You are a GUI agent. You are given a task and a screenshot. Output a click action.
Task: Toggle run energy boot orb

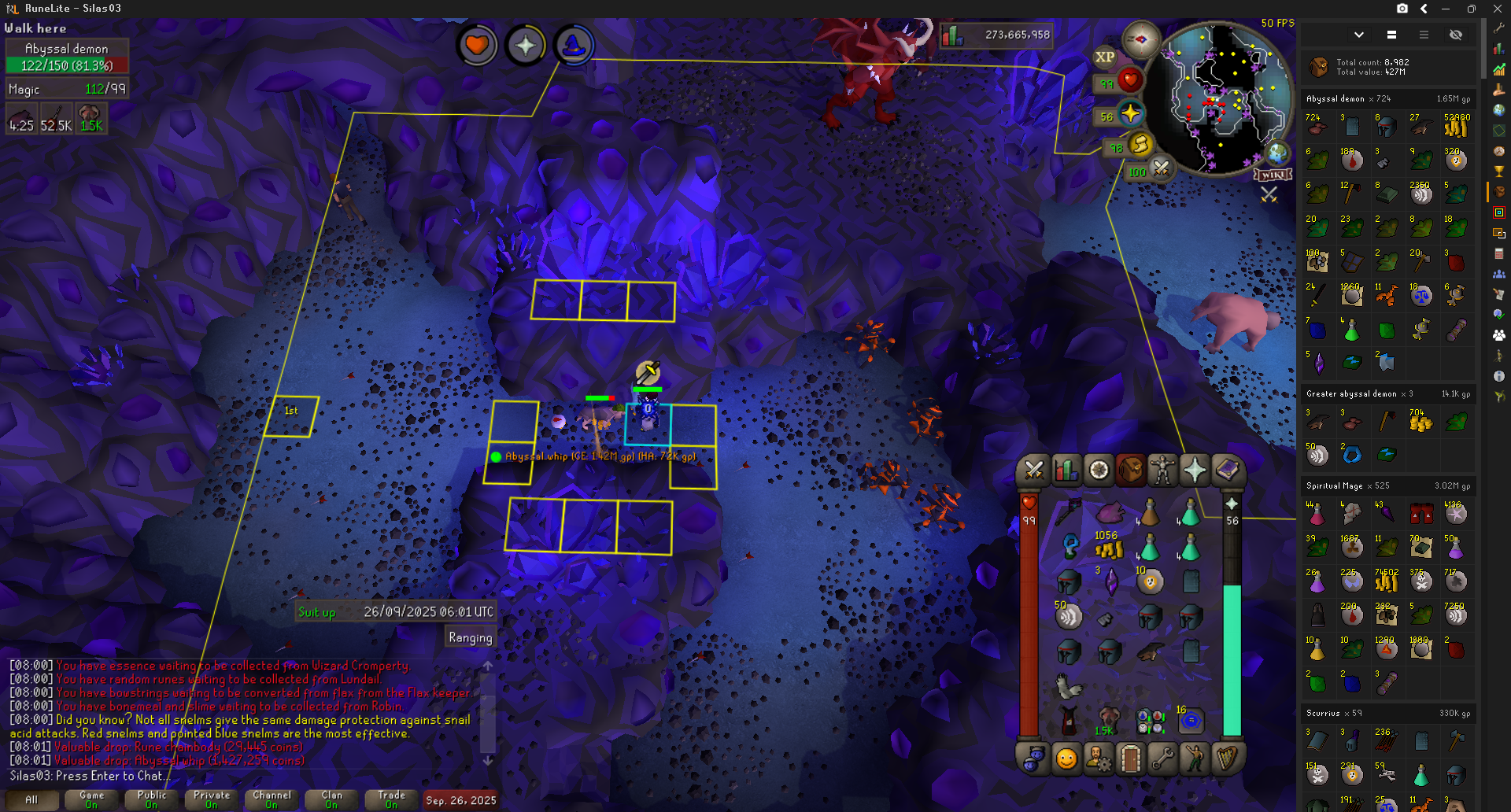(x=1140, y=146)
